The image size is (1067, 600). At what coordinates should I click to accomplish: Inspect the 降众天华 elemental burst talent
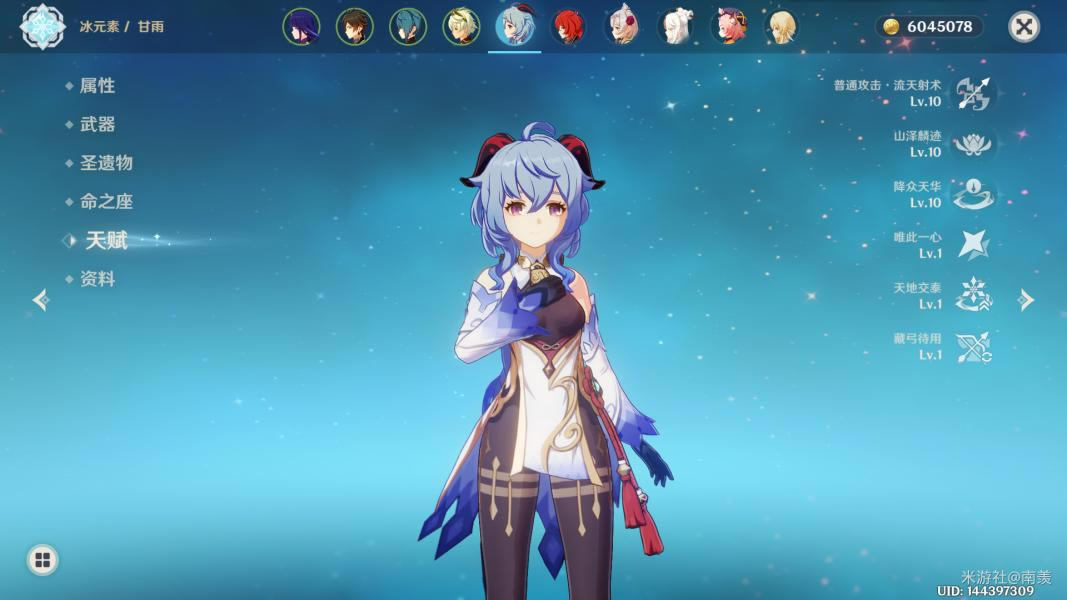972,194
